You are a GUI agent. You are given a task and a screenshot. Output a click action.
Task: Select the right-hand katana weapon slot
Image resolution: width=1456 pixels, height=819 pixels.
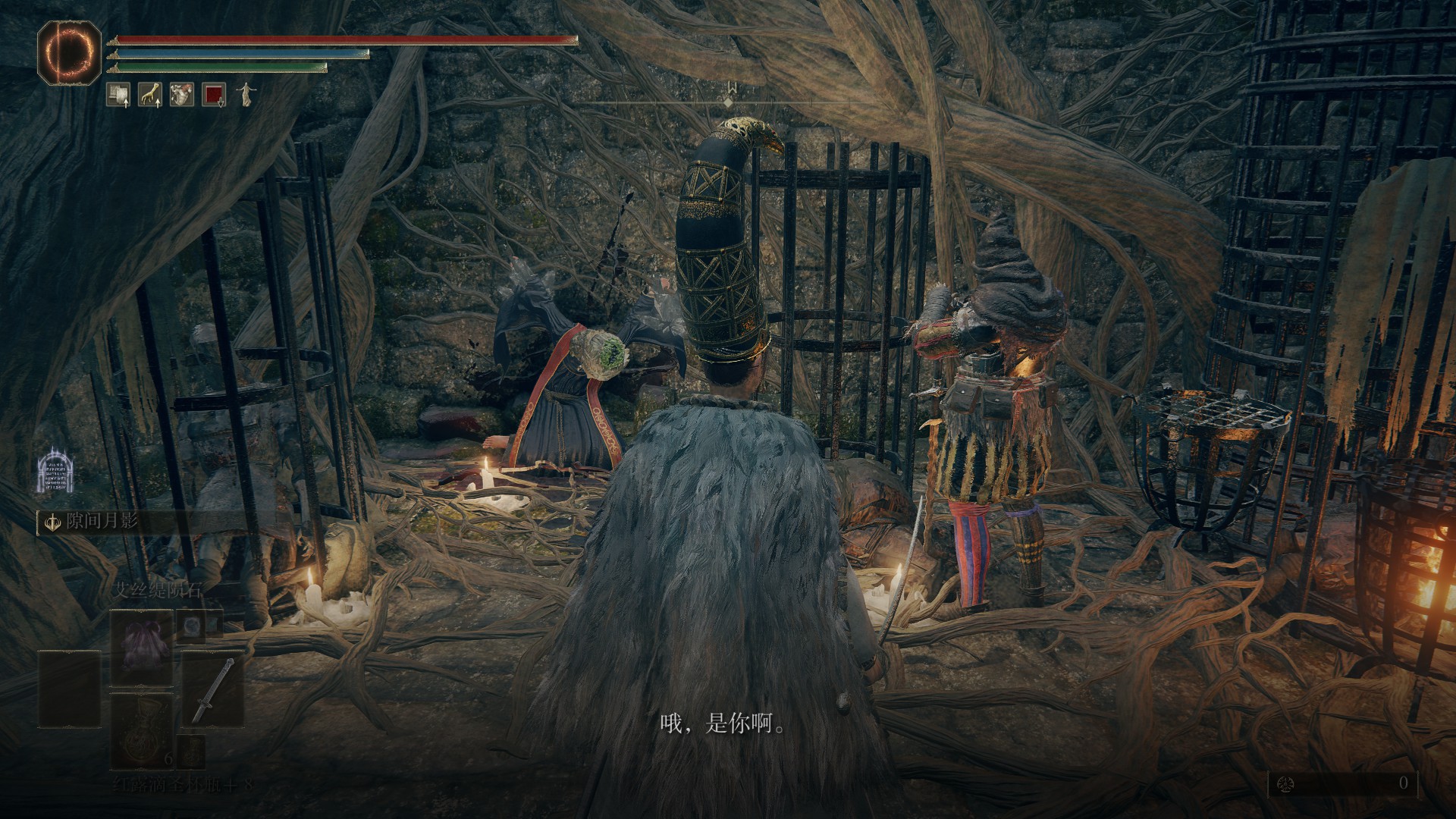click(x=213, y=689)
